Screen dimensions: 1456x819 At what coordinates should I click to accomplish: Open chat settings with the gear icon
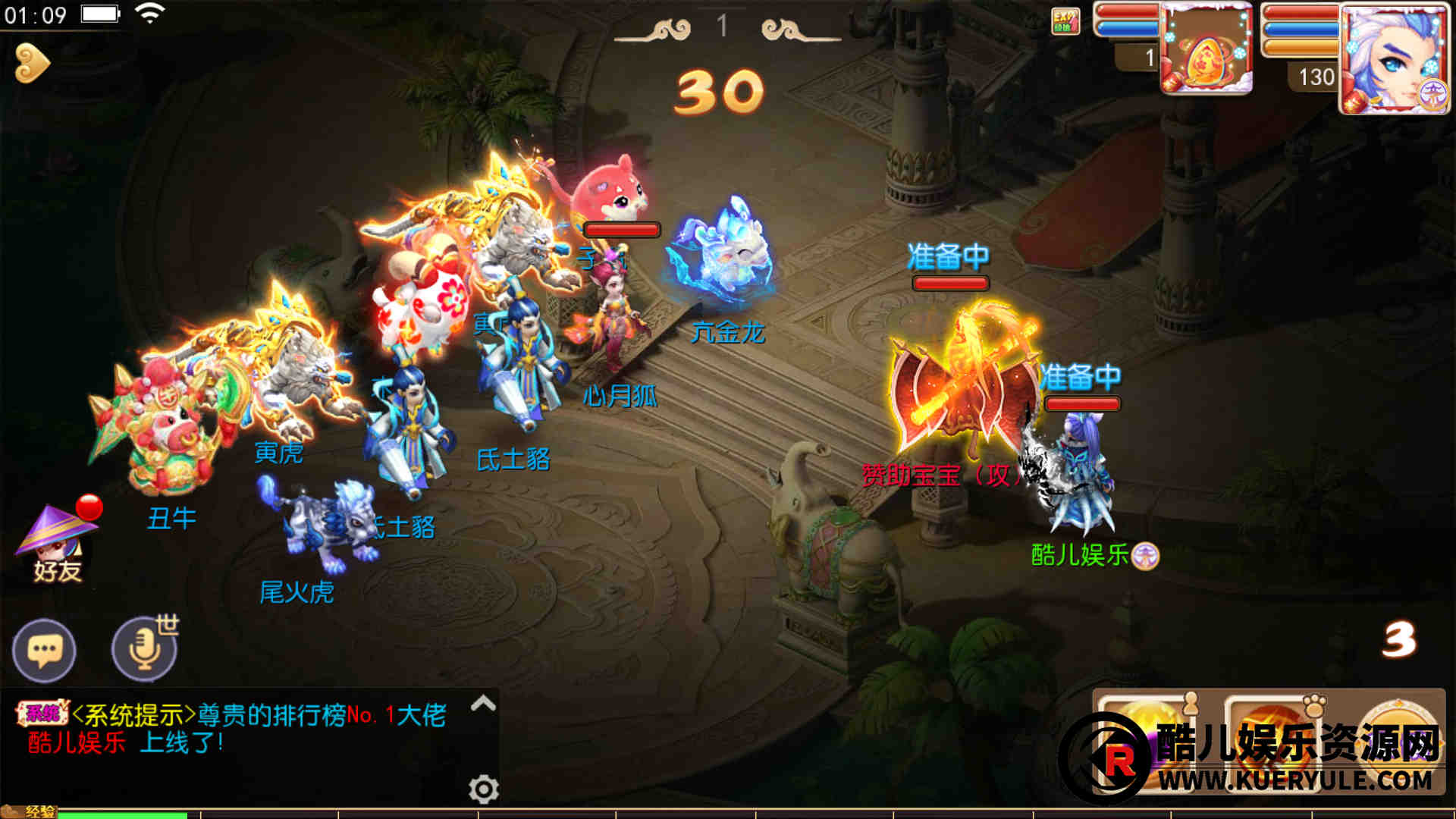point(483,789)
